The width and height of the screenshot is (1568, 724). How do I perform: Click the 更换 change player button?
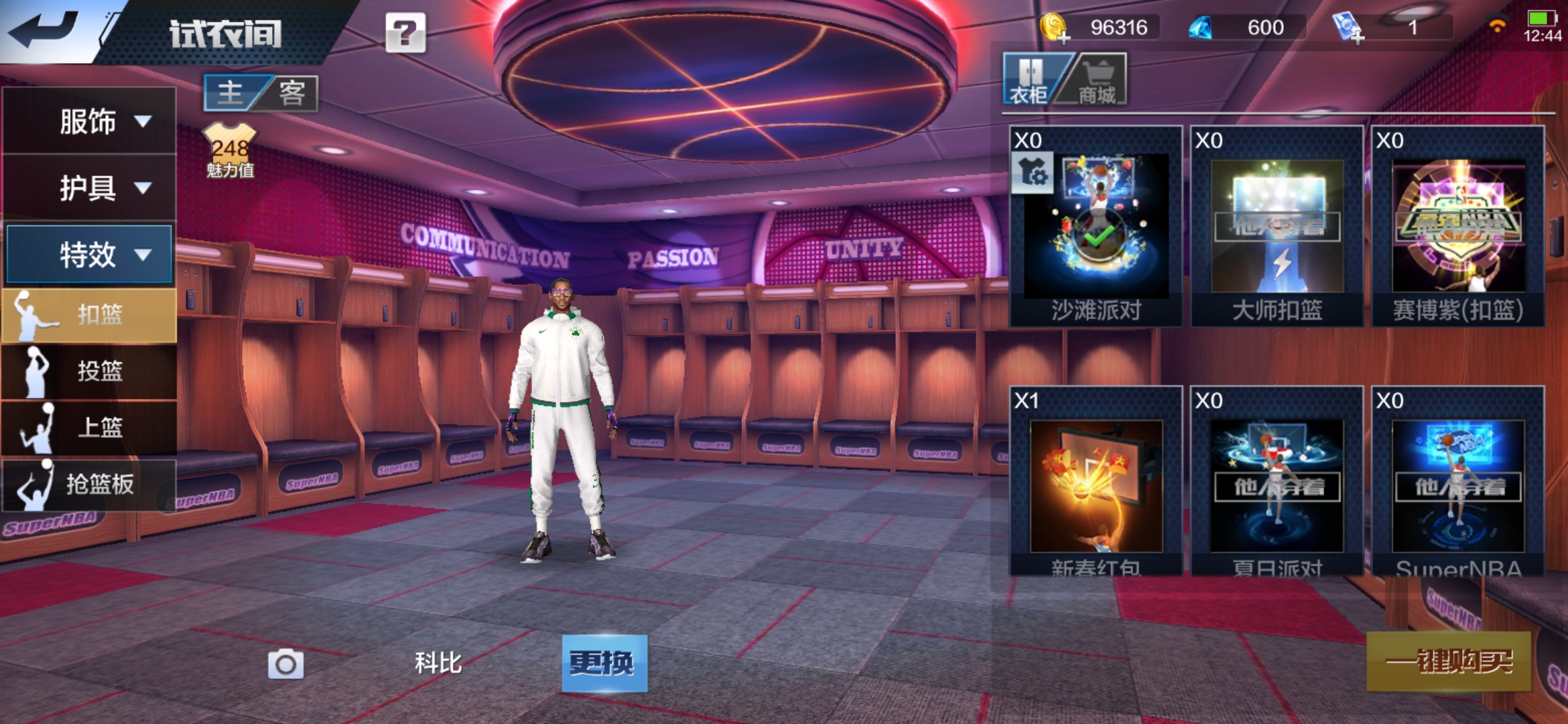coord(604,663)
